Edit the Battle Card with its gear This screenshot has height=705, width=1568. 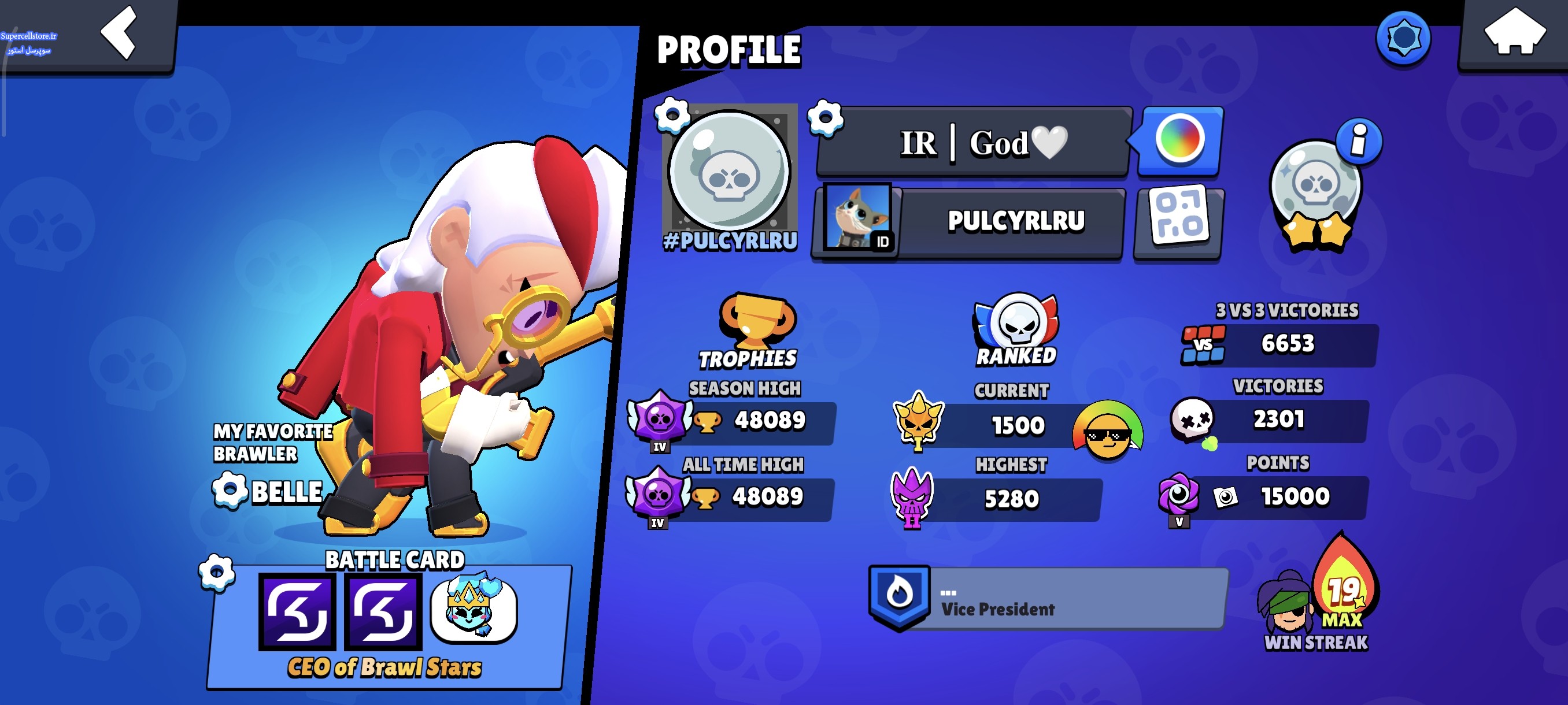(217, 573)
